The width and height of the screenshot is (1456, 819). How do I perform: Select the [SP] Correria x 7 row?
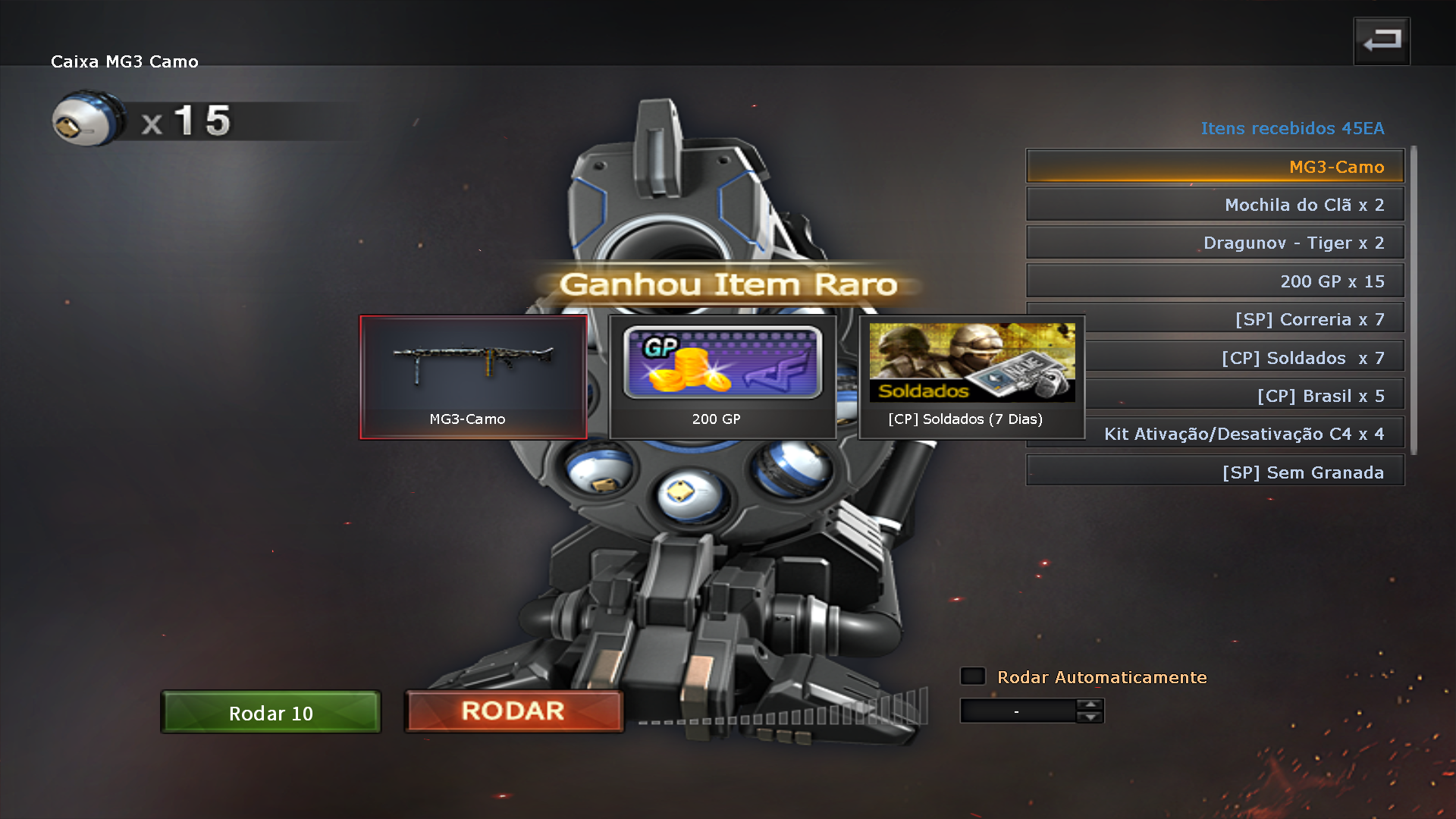click(x=1244, y=319)
